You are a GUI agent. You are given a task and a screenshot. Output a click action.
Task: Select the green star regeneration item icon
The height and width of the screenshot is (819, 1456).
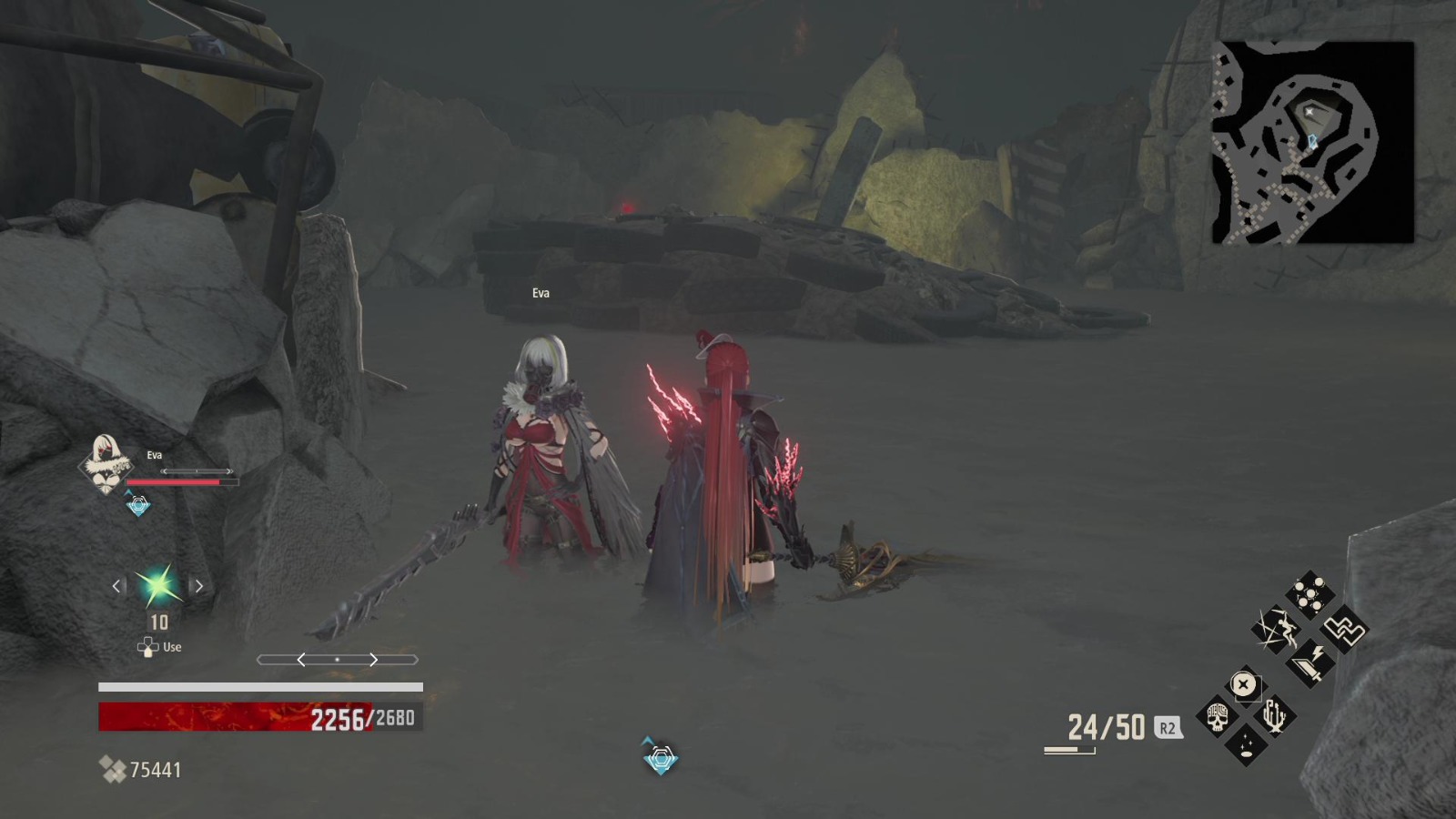[157, 586]
